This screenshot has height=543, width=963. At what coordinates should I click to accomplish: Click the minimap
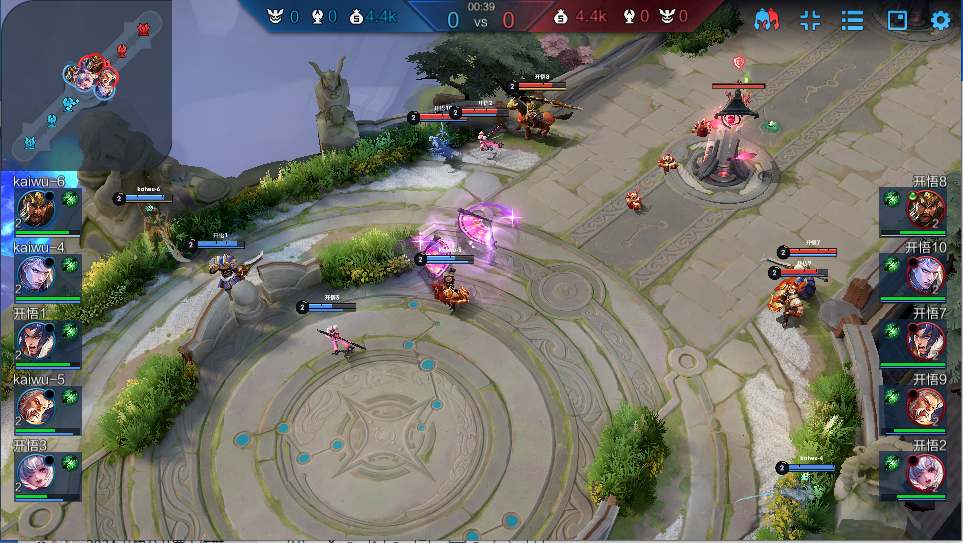85,85
